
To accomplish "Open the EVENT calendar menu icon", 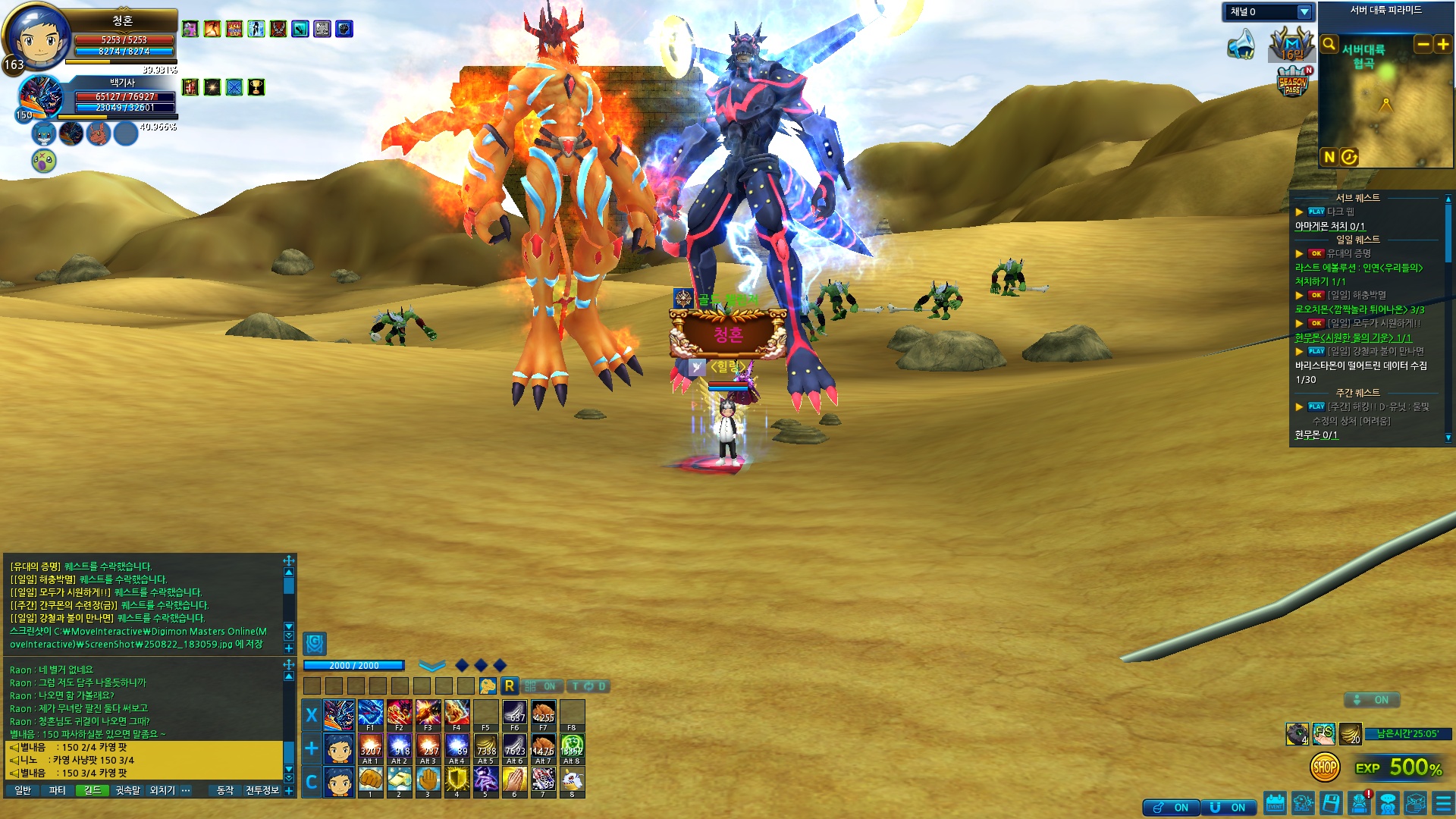I will tap(1276, 803).
